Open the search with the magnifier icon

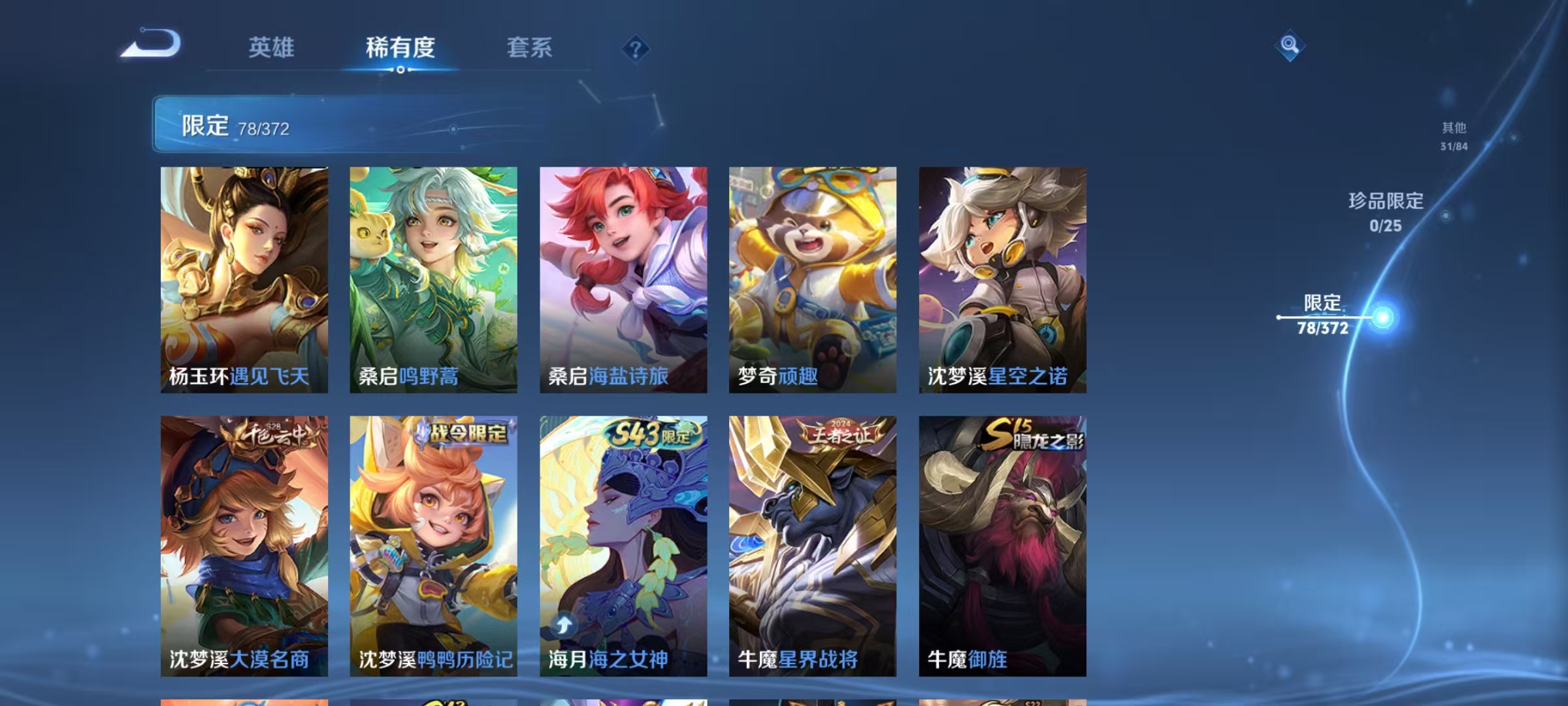coord(1290,44)
